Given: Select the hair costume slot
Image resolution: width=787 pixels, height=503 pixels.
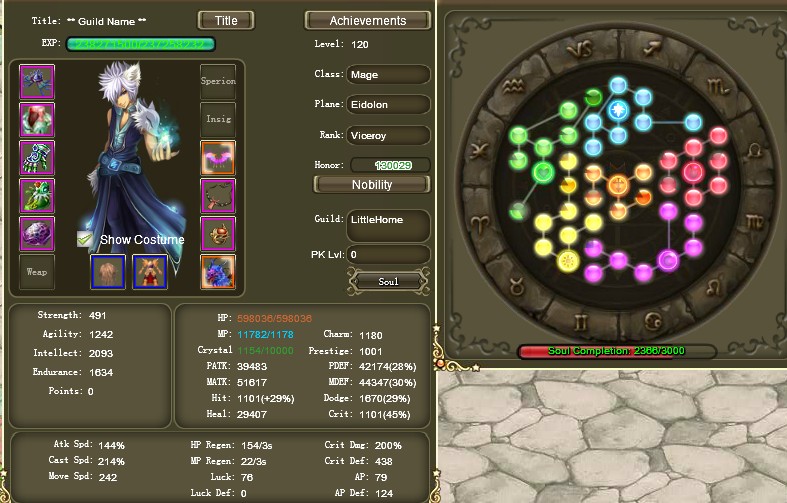Looking at the screenshot, I should tap(108, 271).
